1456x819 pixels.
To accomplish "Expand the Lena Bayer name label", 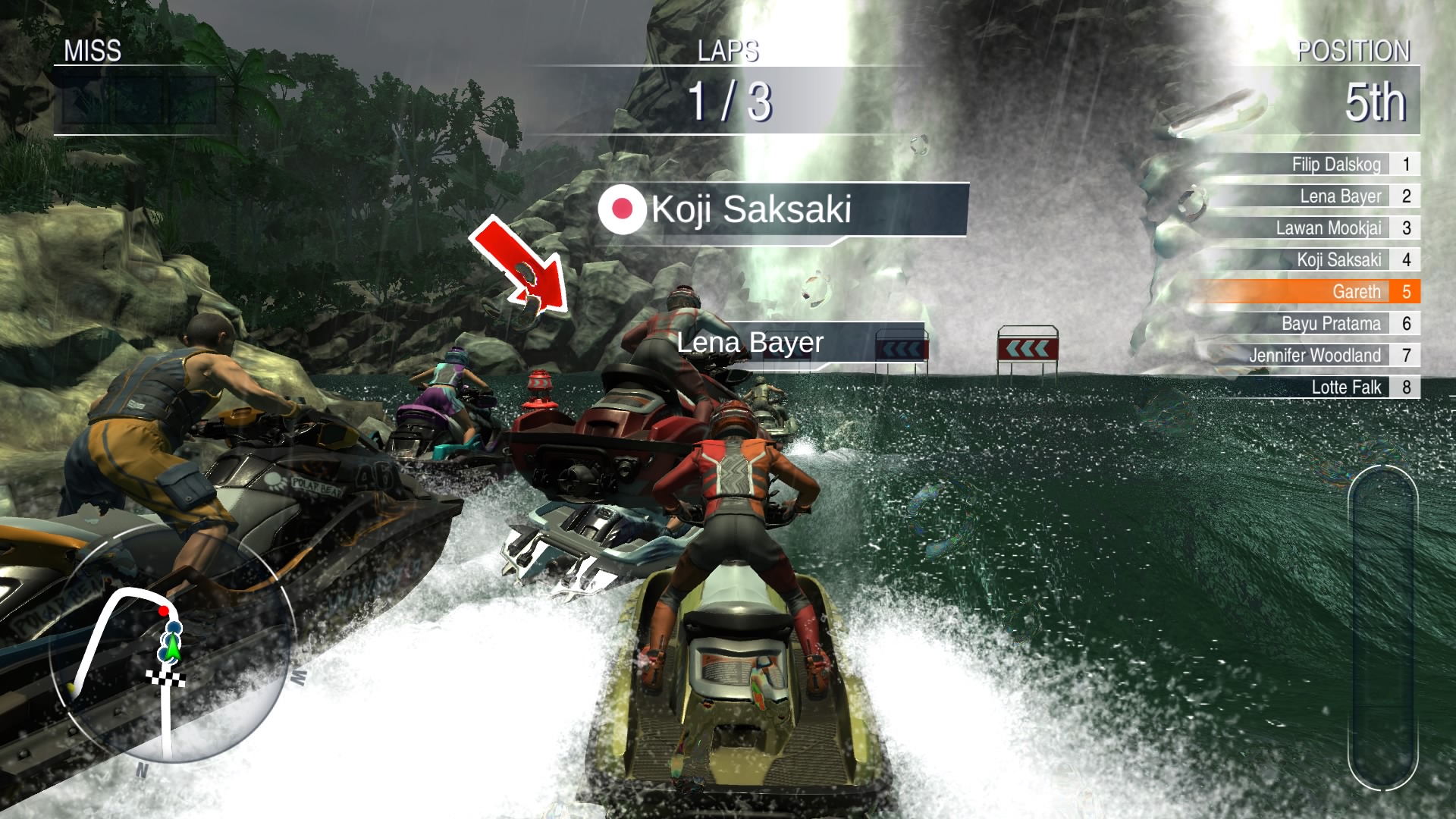I will [748, 343].
